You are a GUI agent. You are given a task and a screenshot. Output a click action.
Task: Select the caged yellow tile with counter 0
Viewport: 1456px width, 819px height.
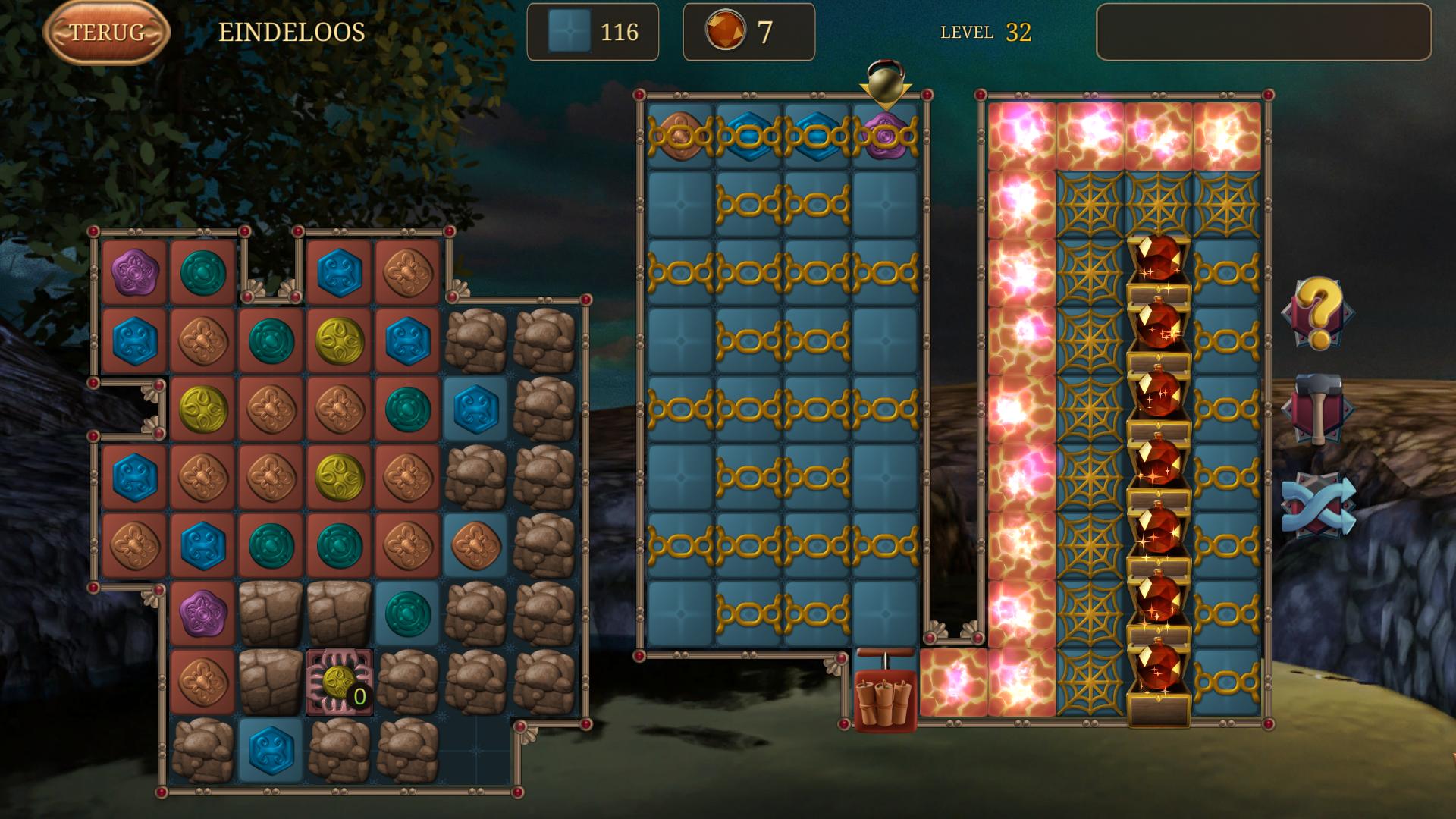pos(339,682)
